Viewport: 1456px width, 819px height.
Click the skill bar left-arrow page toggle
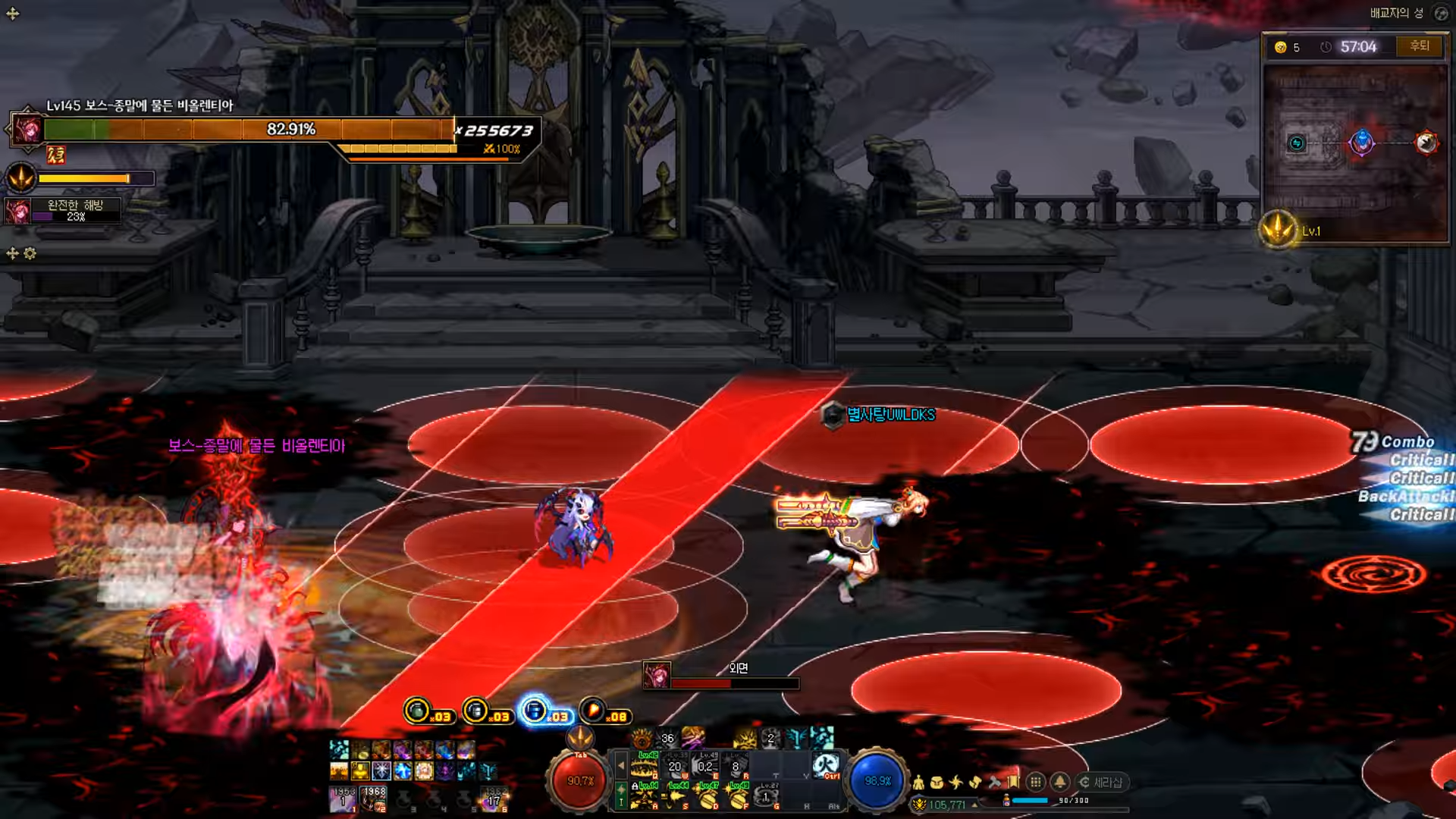(x=621, y=766)
